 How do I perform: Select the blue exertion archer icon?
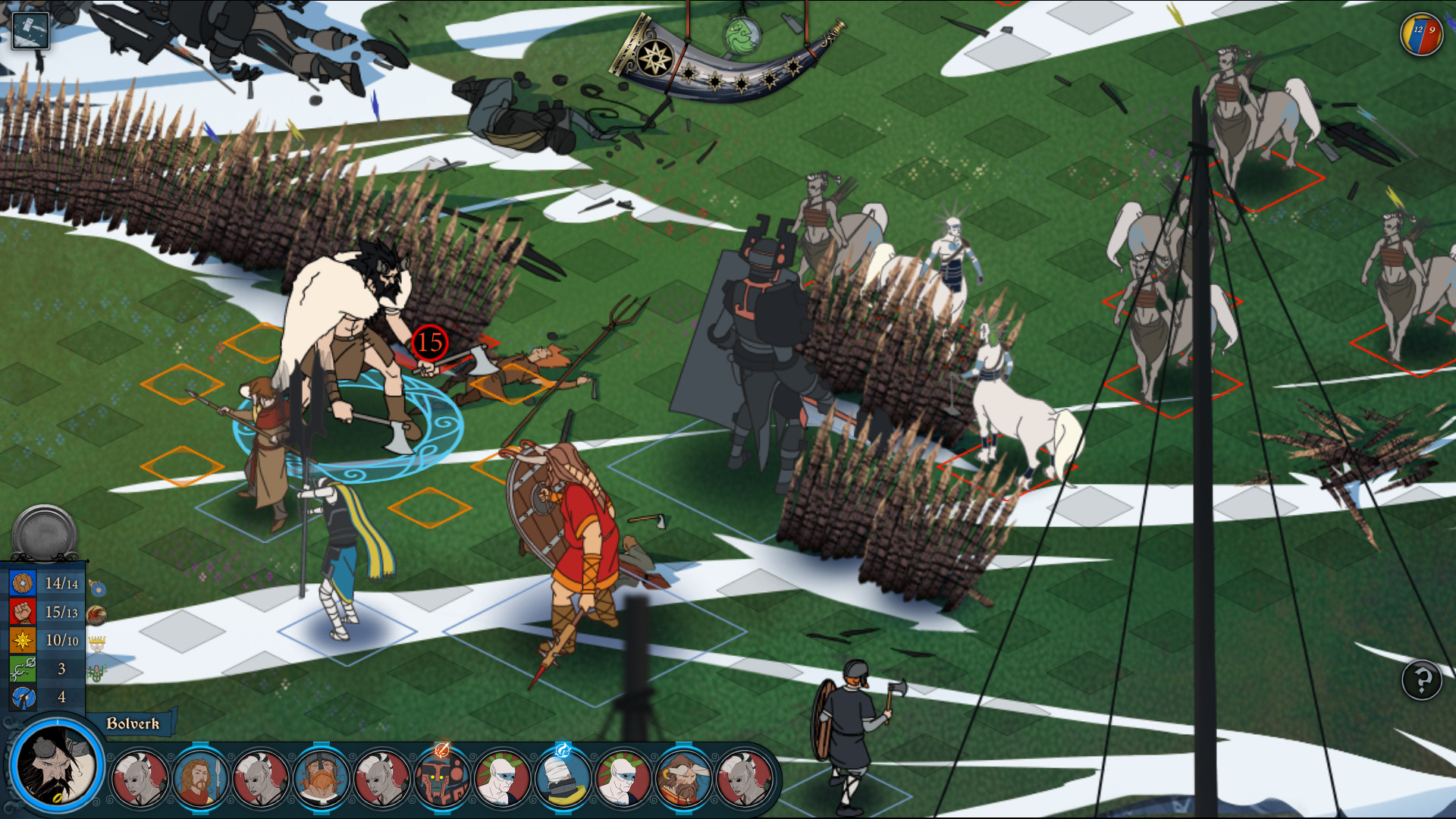(x=23, y=697)
